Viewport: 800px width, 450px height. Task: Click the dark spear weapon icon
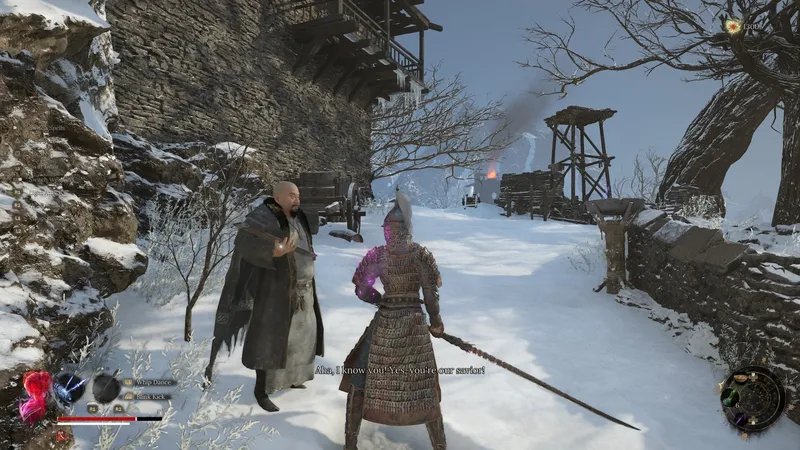(x=107, y=387)
